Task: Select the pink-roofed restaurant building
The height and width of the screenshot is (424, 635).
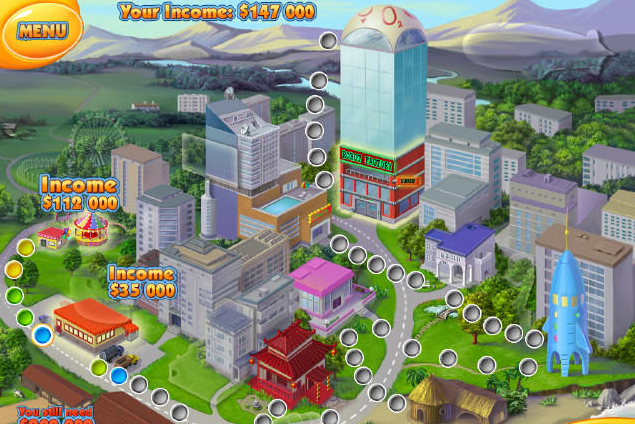Action: coord(324,289)
